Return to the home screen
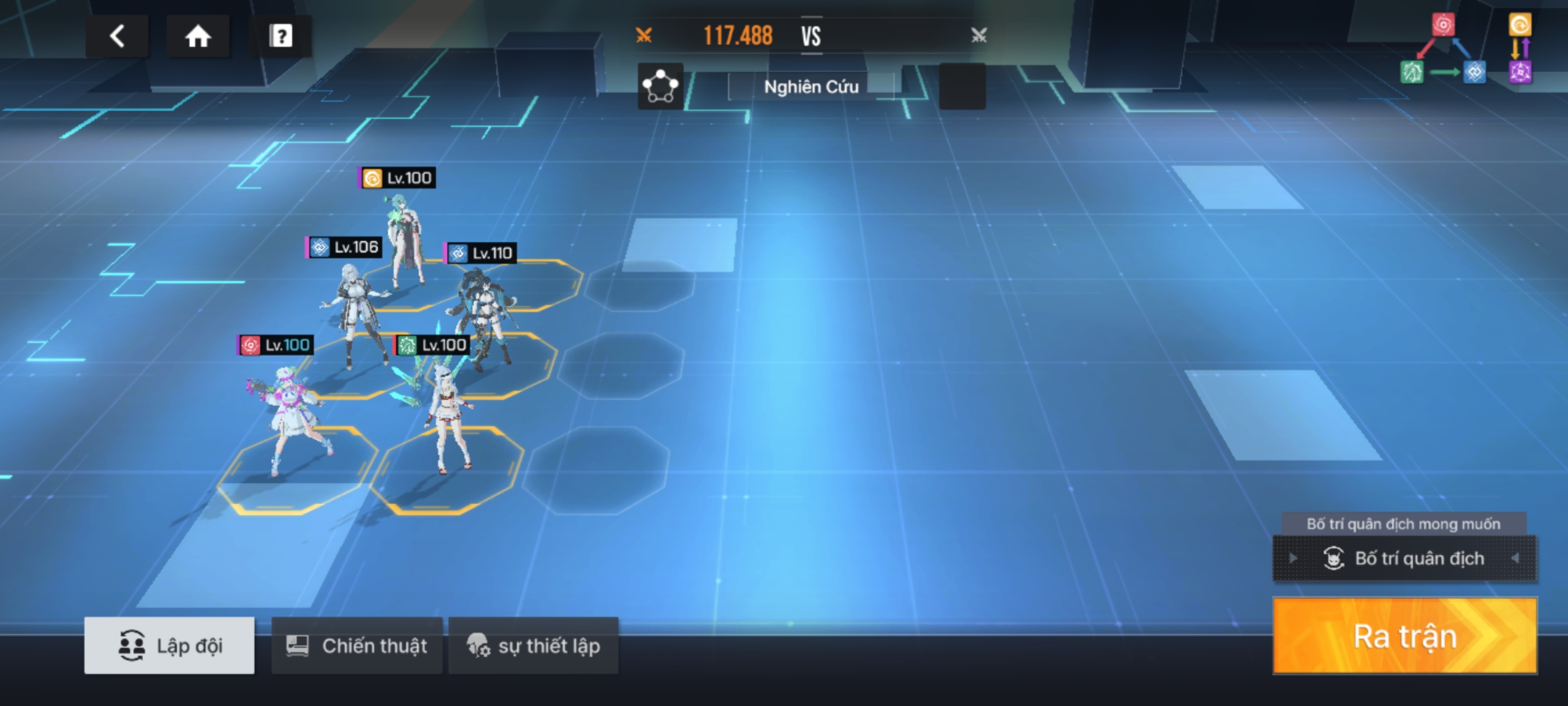 (x=198, y=36)
